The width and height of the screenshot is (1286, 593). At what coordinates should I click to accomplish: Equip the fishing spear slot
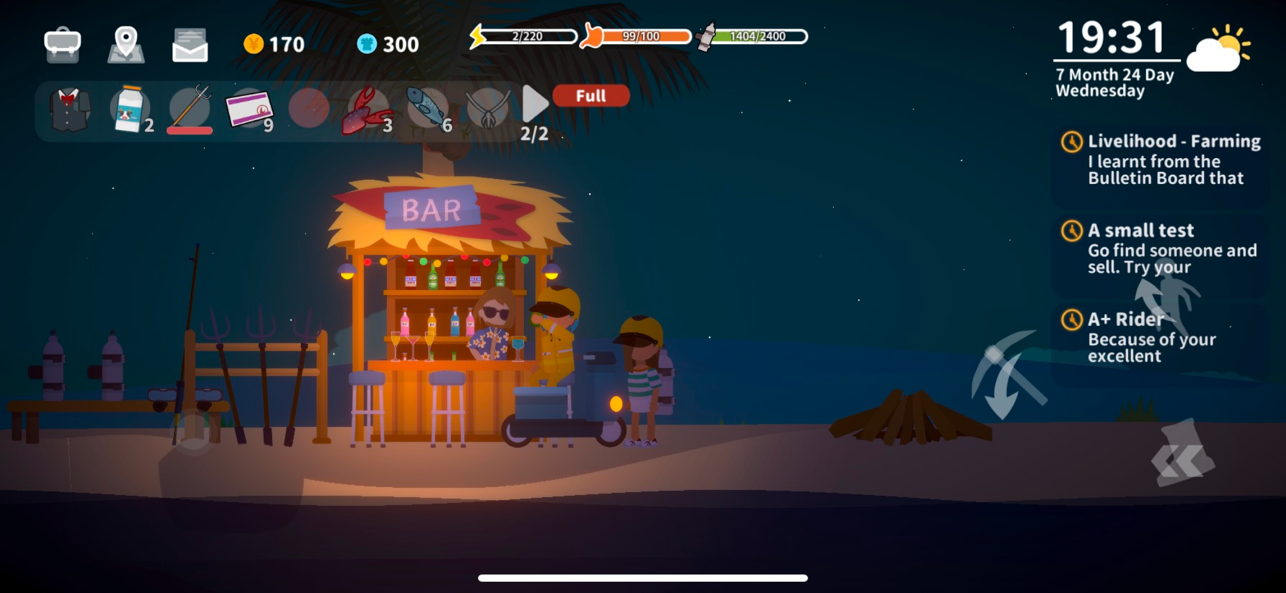point(190,108)
